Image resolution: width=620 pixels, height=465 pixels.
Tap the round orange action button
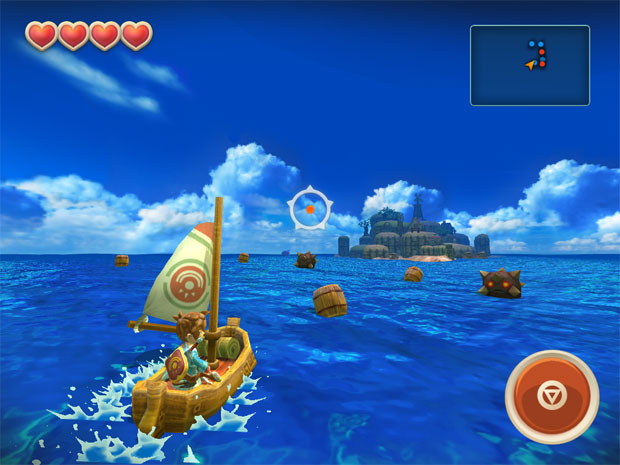[552, 396]
